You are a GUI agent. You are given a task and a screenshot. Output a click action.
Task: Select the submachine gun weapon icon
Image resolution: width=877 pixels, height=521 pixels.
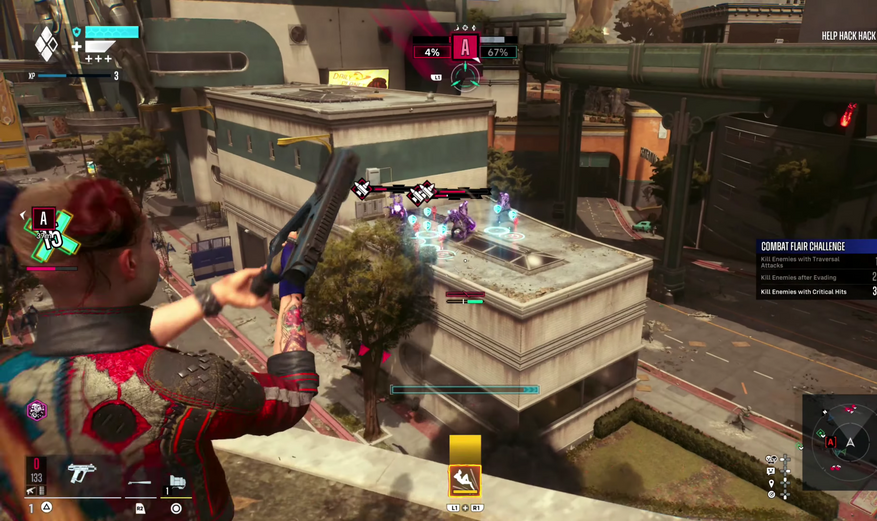(81, 472)
